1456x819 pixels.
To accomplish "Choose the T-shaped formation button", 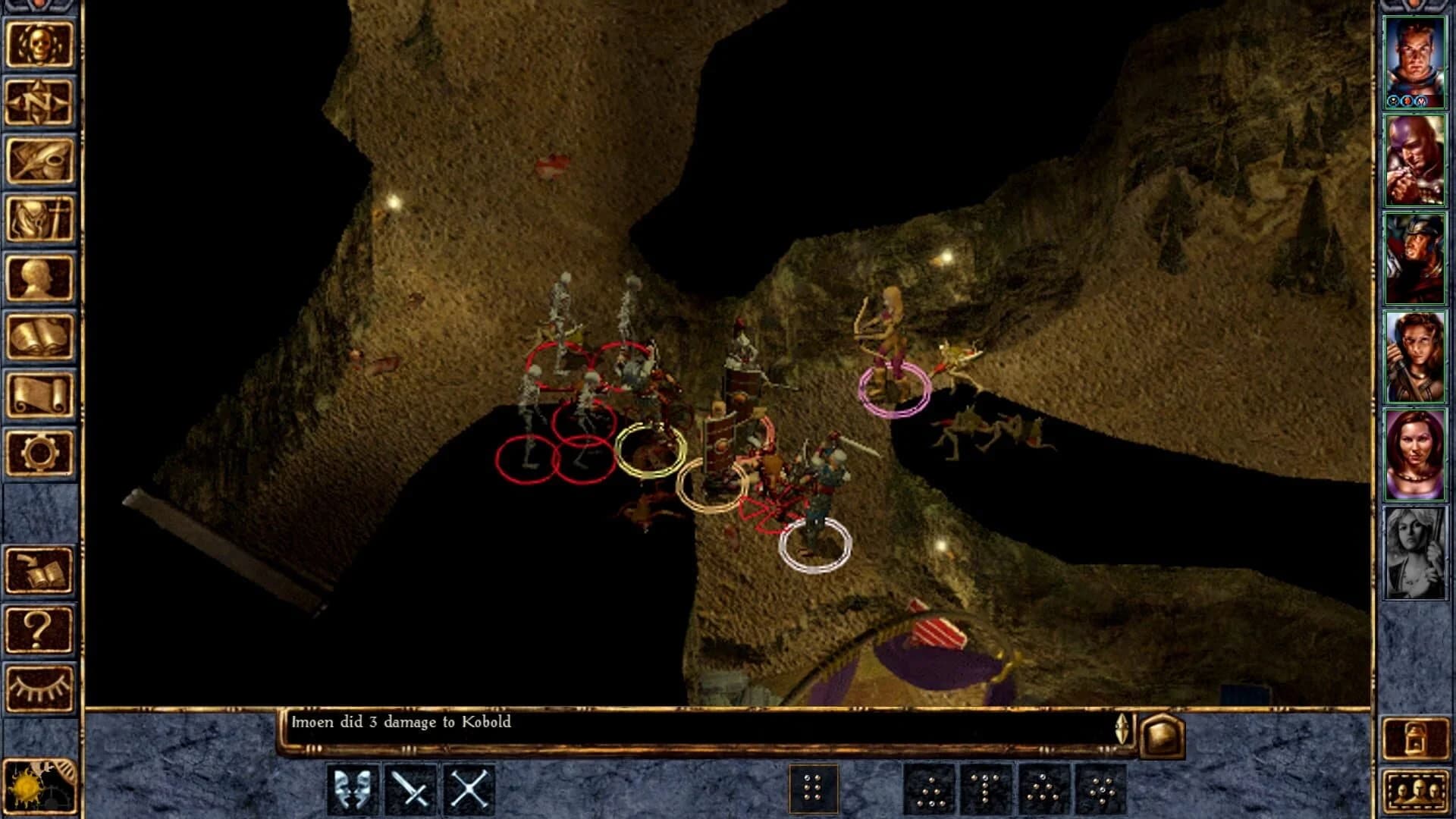I will click(984, 788).
